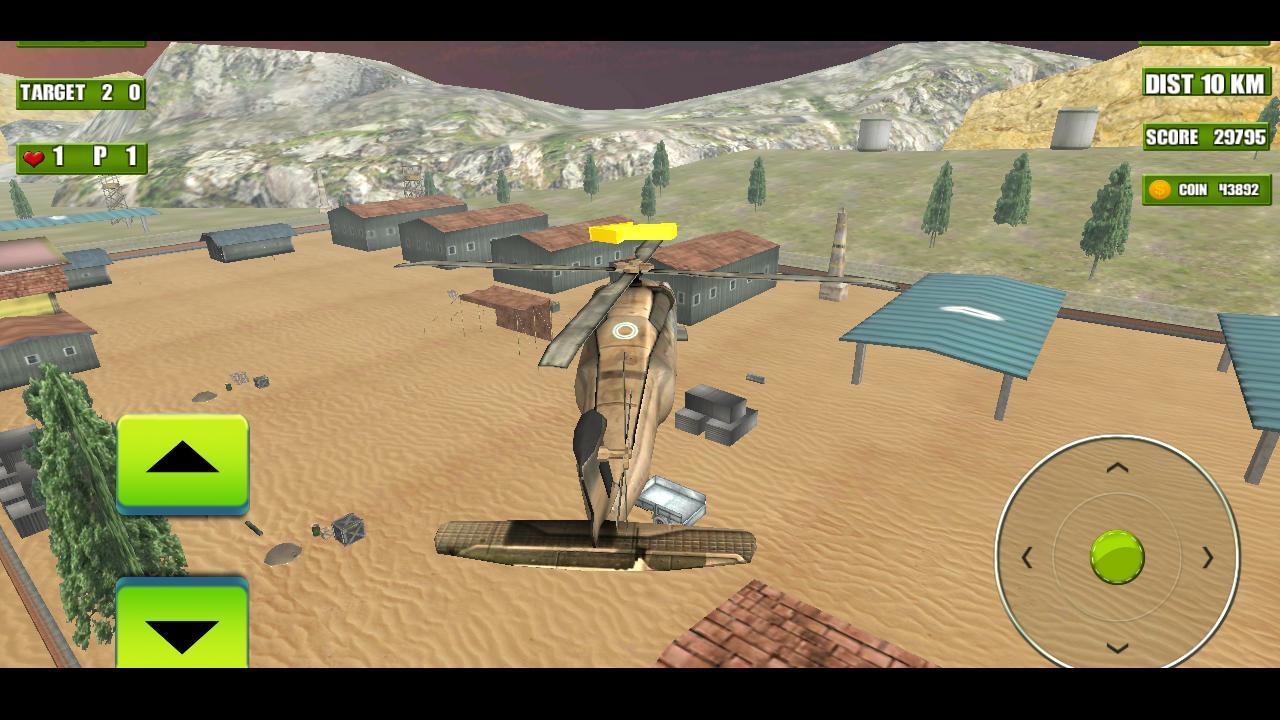
Task: Tap the yellow missile above the rotor
Action: (634, 230)
